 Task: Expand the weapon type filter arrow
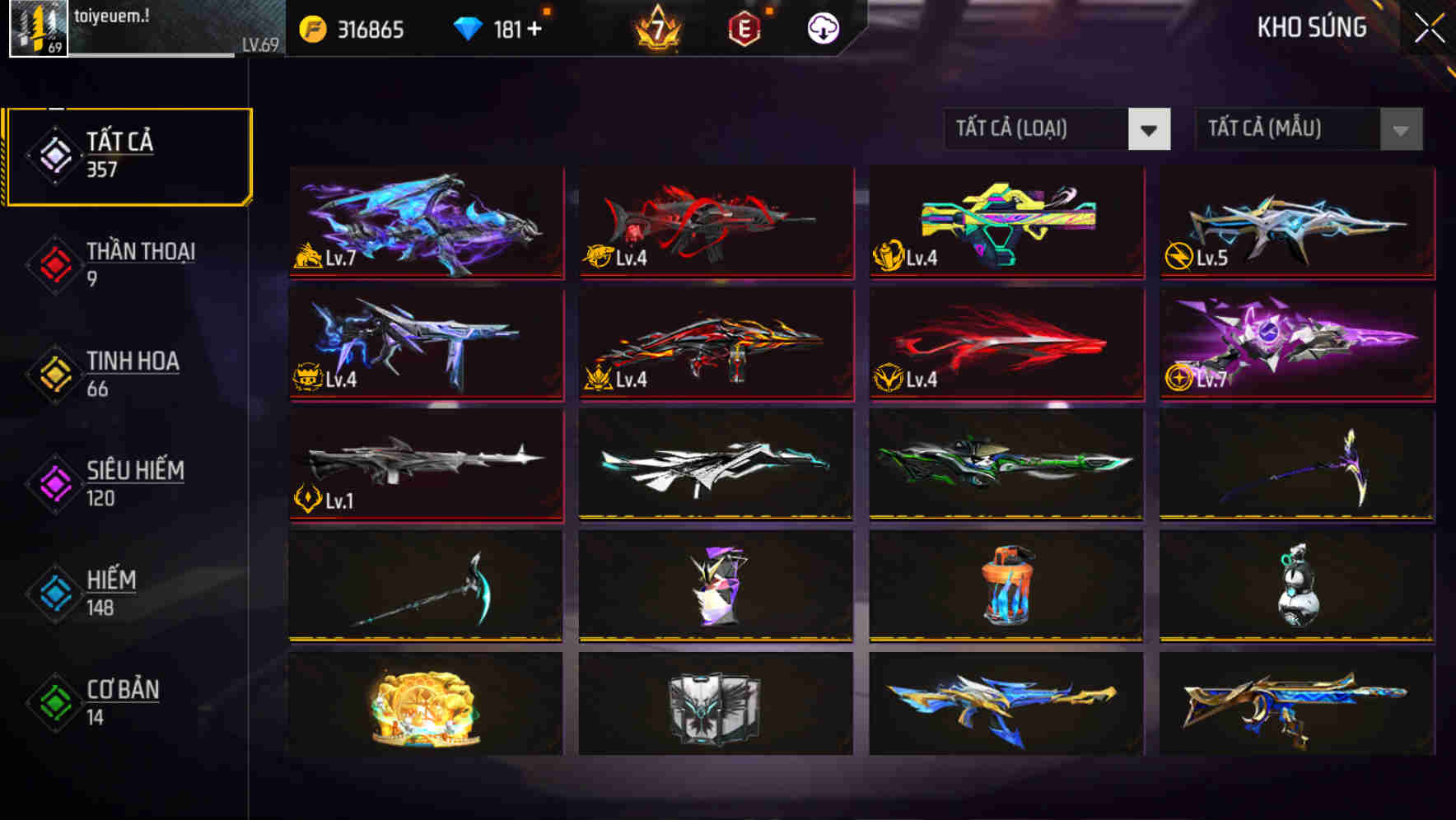1150,129
